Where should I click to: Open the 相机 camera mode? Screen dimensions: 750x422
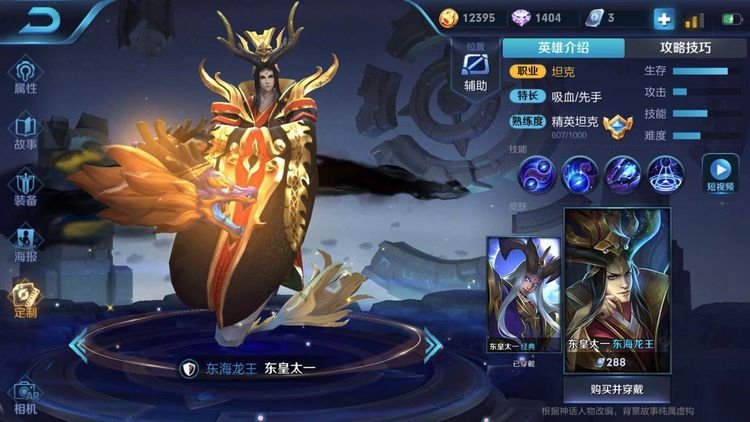click(x=25, y=397)
